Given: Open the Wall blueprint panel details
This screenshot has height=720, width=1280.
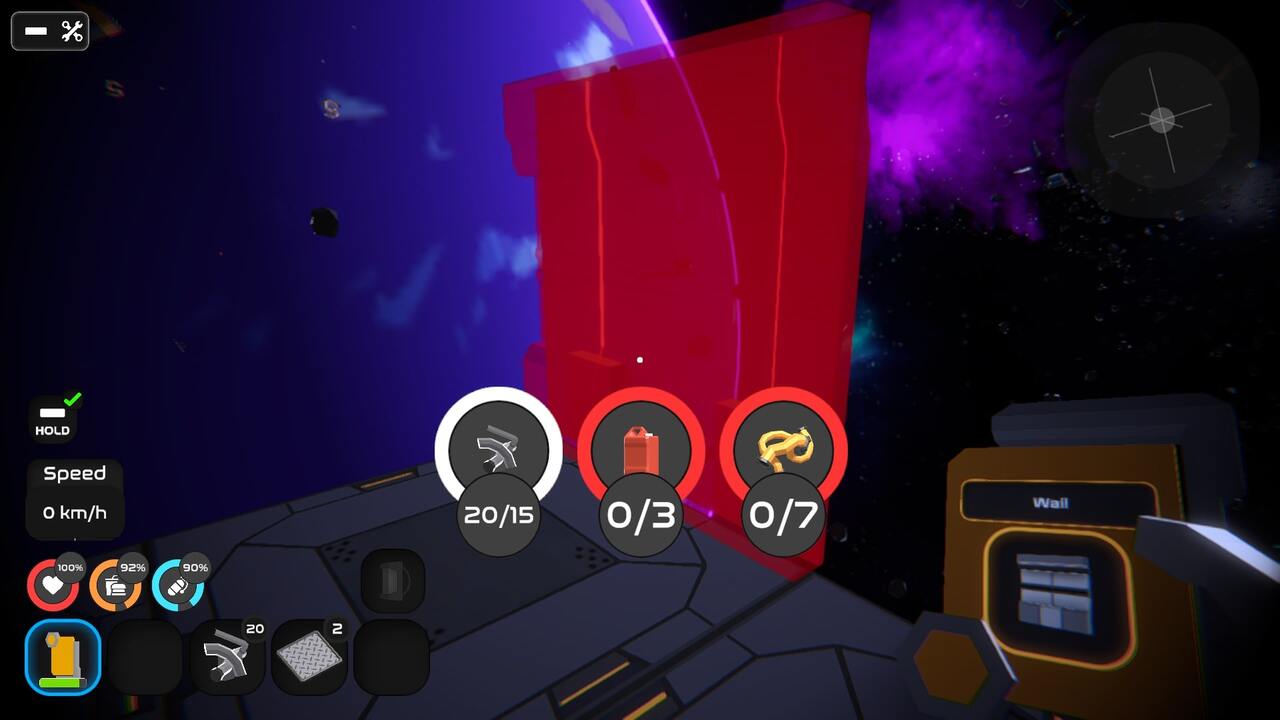Looking at the screenshot, I should (1057, 560).
